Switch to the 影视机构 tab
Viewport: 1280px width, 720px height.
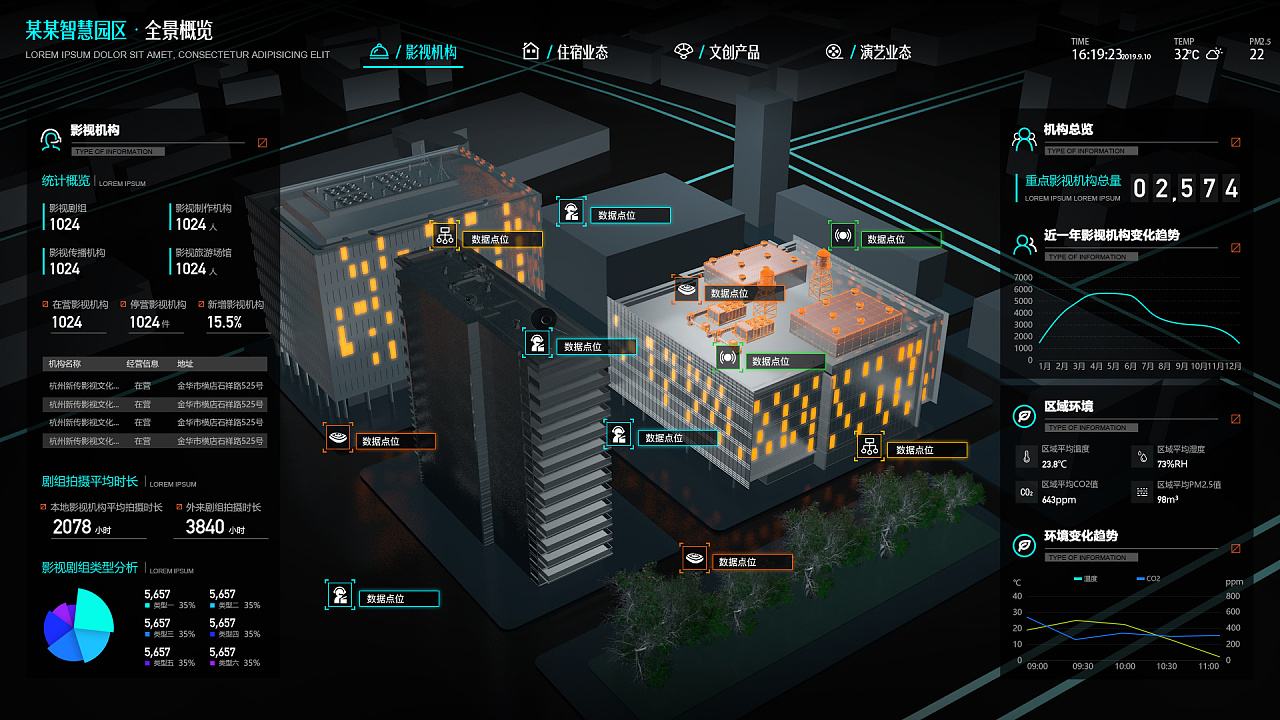[x=414, y=52]
